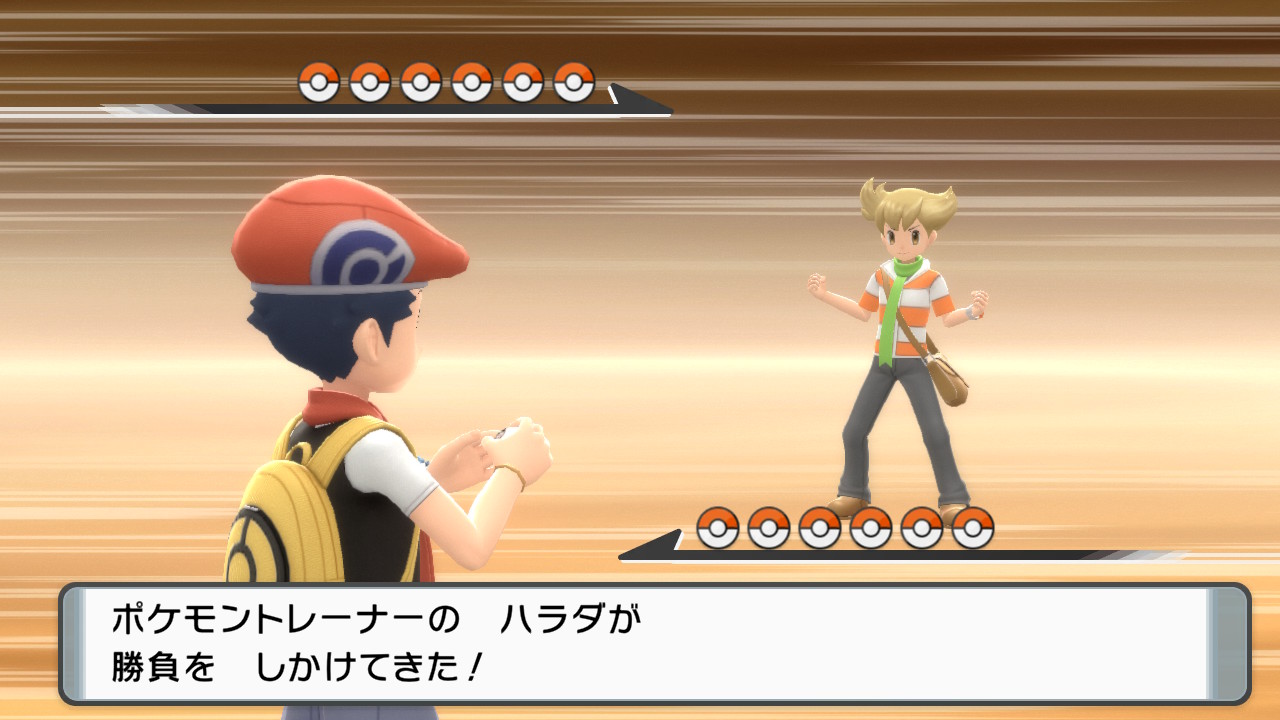Click the dialogue box to advance the text
This screenshot has height=720, width=1280.
(x=640, y=645)
